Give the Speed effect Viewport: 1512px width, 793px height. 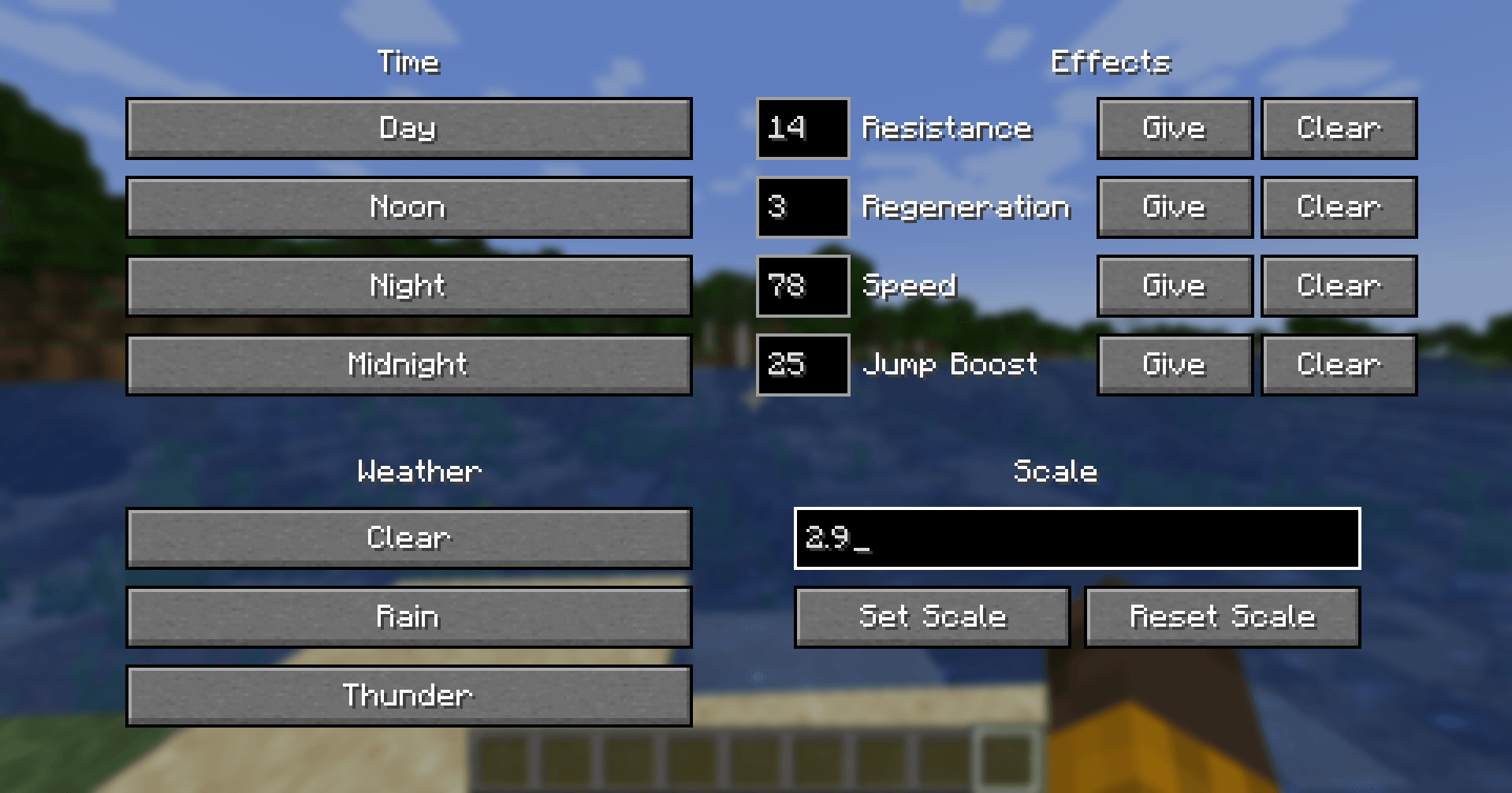click(x=1174, y=286)
